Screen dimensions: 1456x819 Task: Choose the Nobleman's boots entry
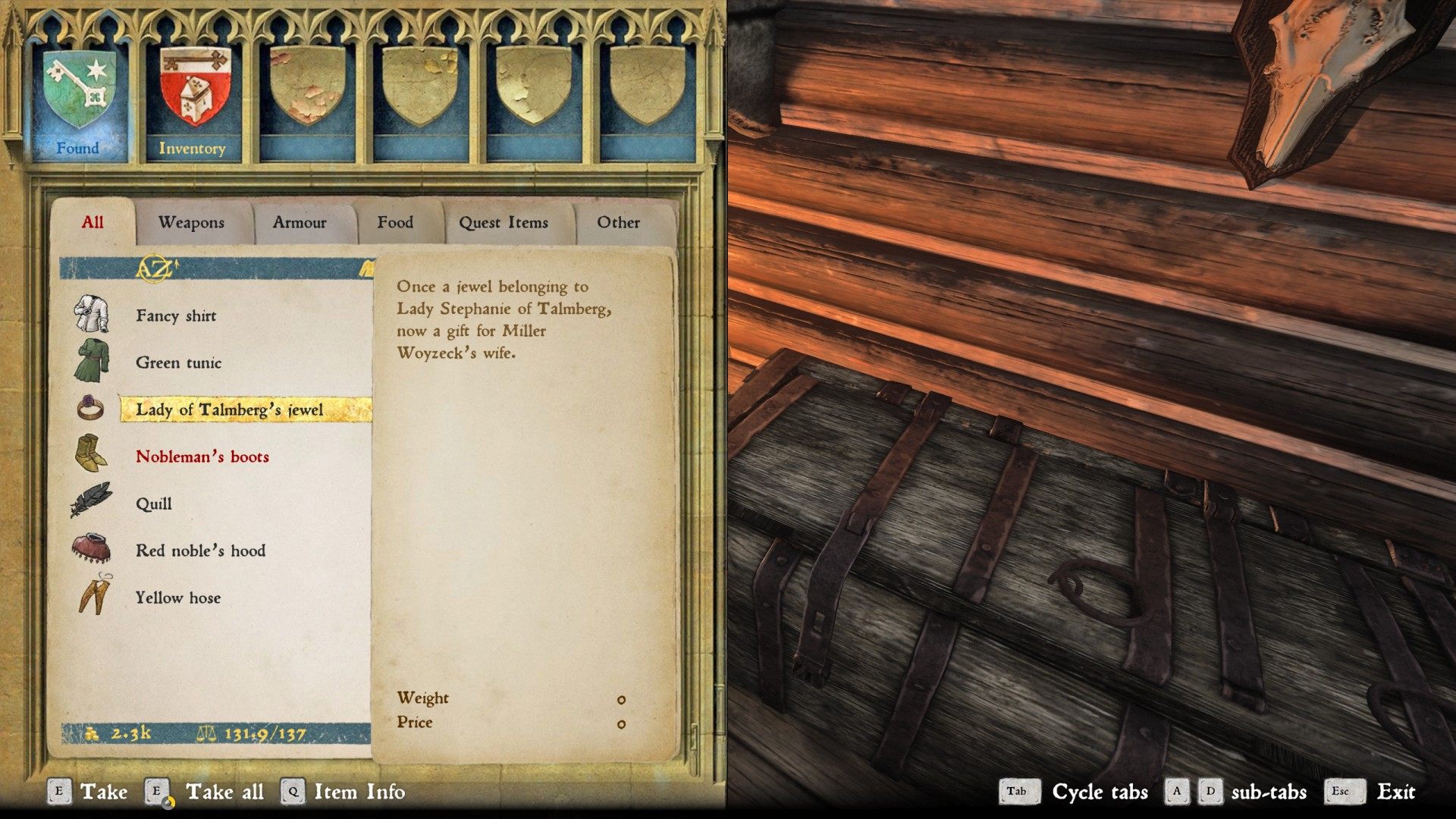click(202, 457)
